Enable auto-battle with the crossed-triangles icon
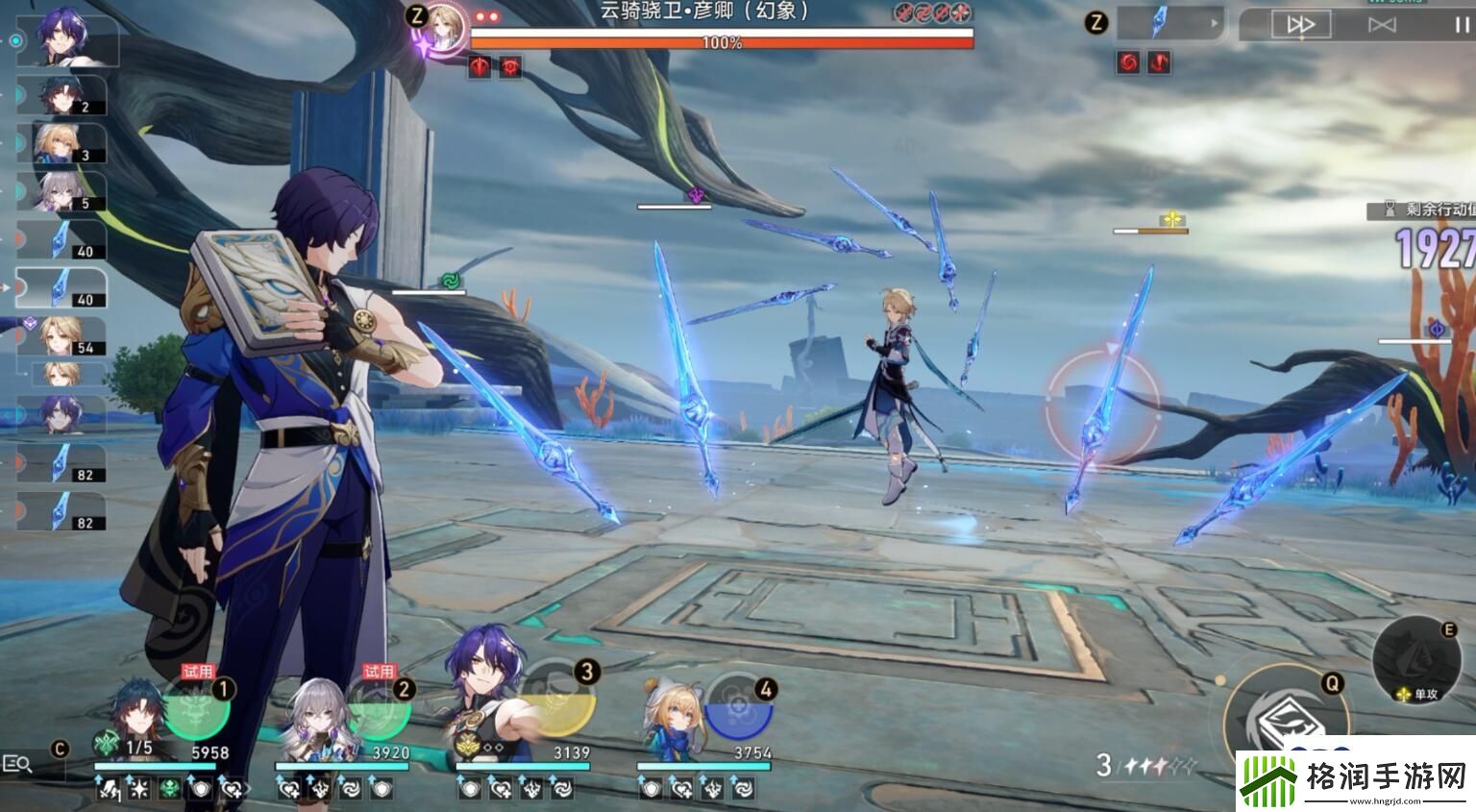Screen dimensions: 1476x812 [x=1382, y=25]
